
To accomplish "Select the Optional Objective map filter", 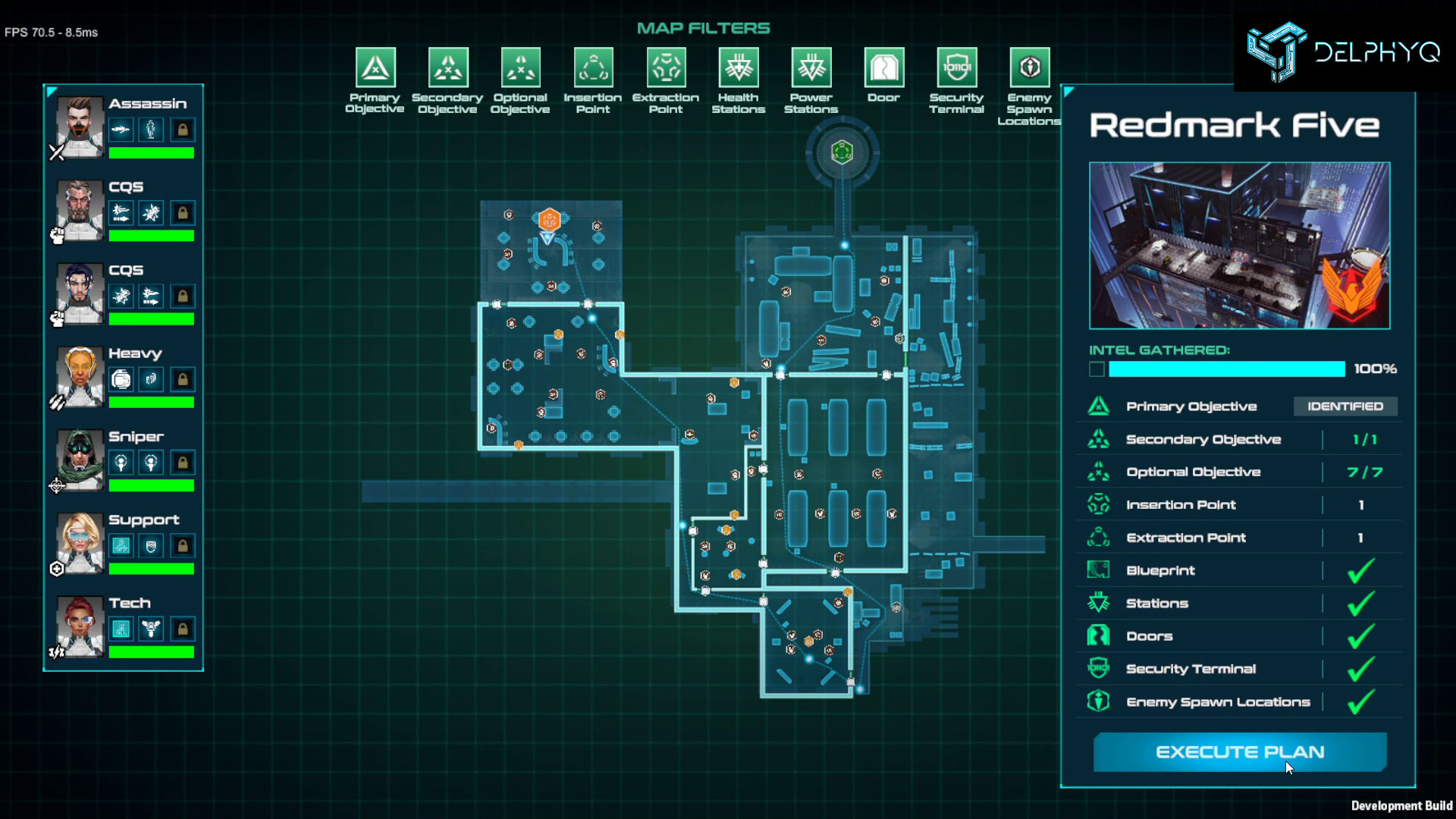I will 520,67.
